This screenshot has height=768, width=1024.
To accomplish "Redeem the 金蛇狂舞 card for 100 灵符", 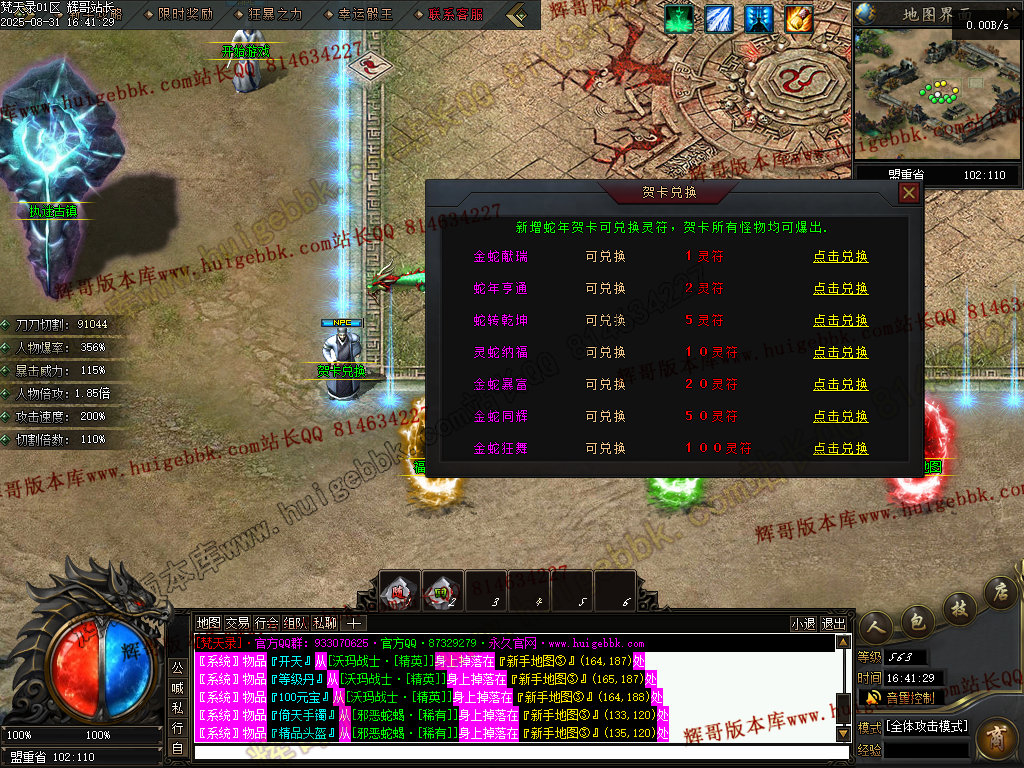I will (840, 448).
